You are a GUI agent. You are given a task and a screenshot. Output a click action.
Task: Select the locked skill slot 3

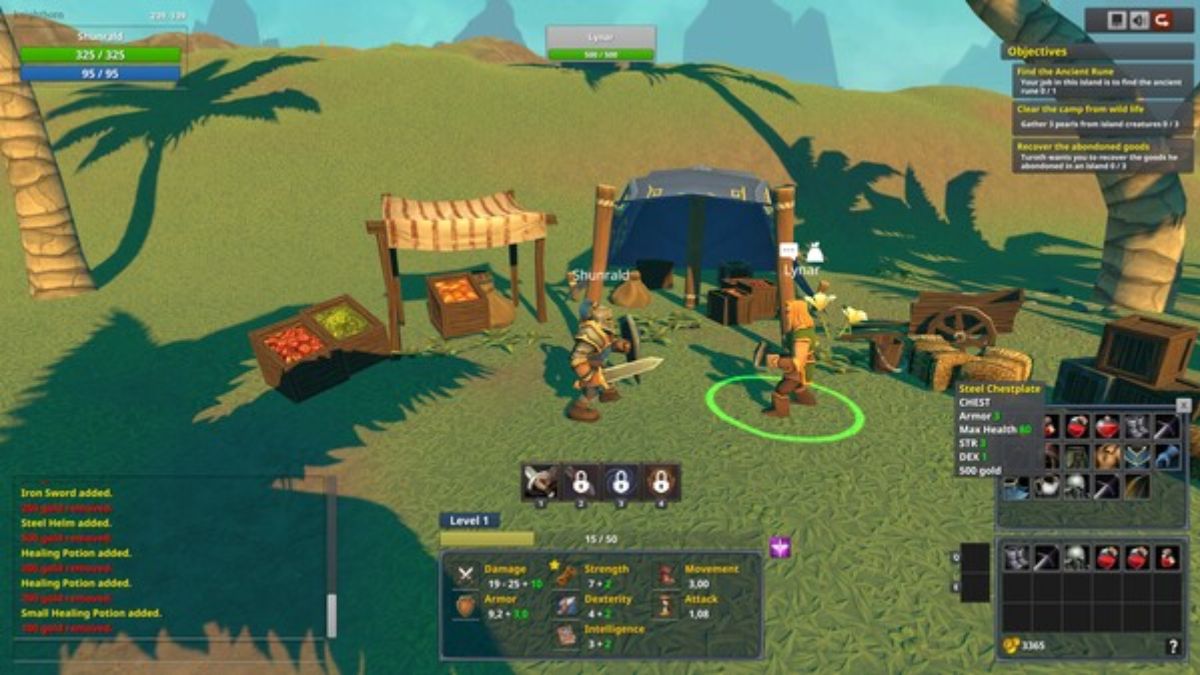click(621, 482)
